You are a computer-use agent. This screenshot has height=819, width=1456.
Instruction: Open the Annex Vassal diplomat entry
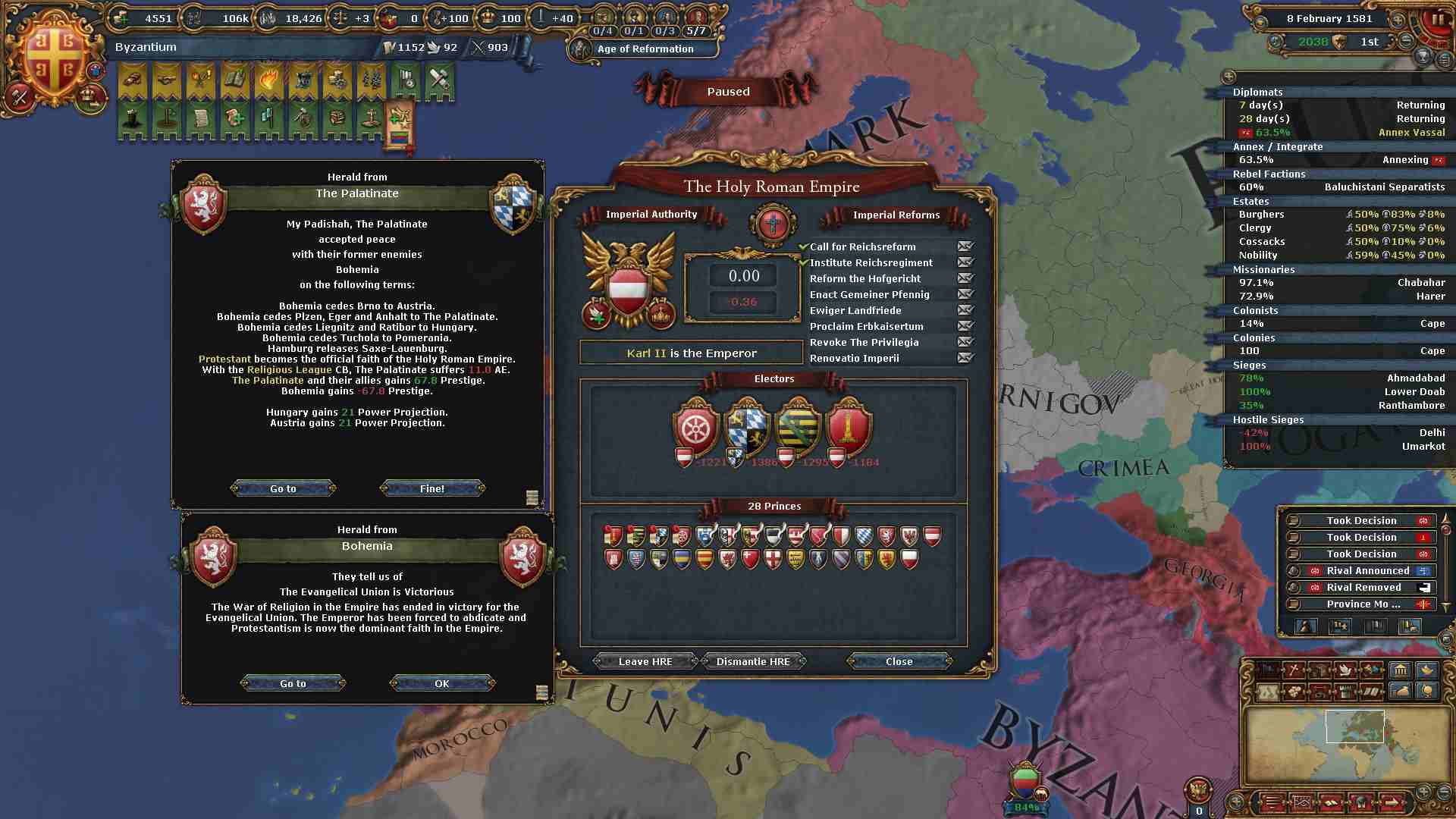coord(1411,133)
